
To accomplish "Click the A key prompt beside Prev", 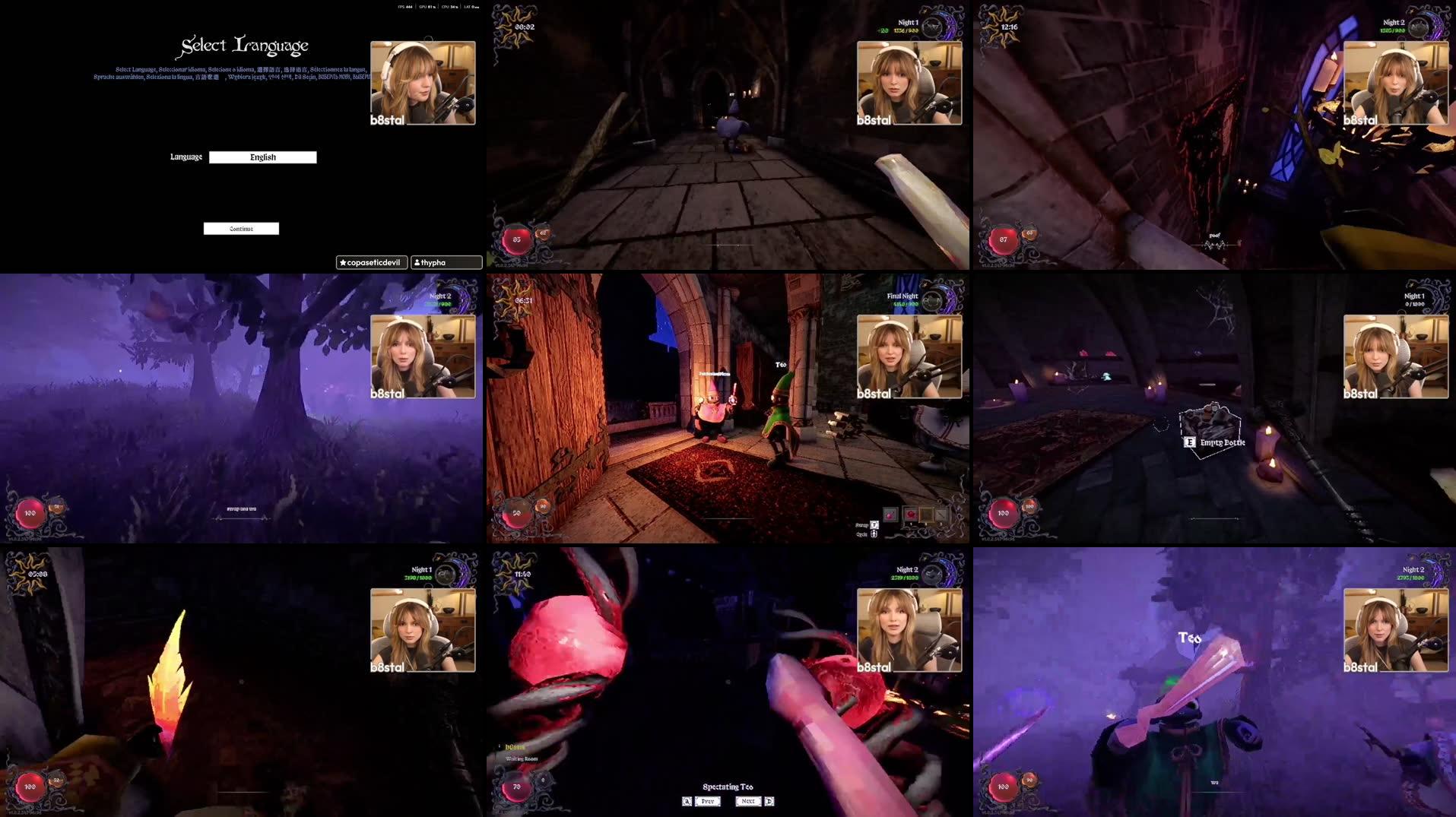I will point(687,801).
